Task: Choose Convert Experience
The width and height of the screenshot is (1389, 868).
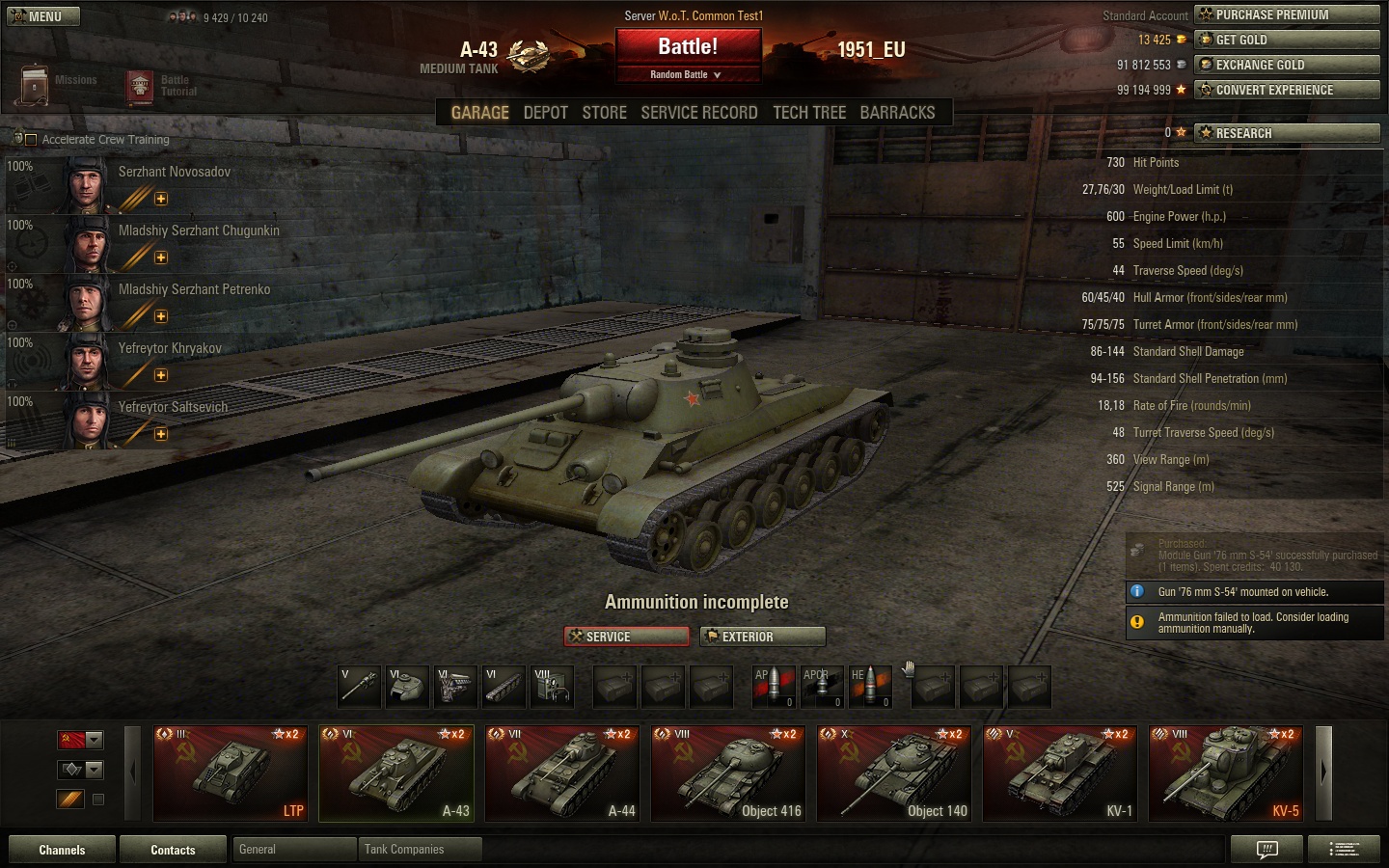Action: tap(1287, 90)
